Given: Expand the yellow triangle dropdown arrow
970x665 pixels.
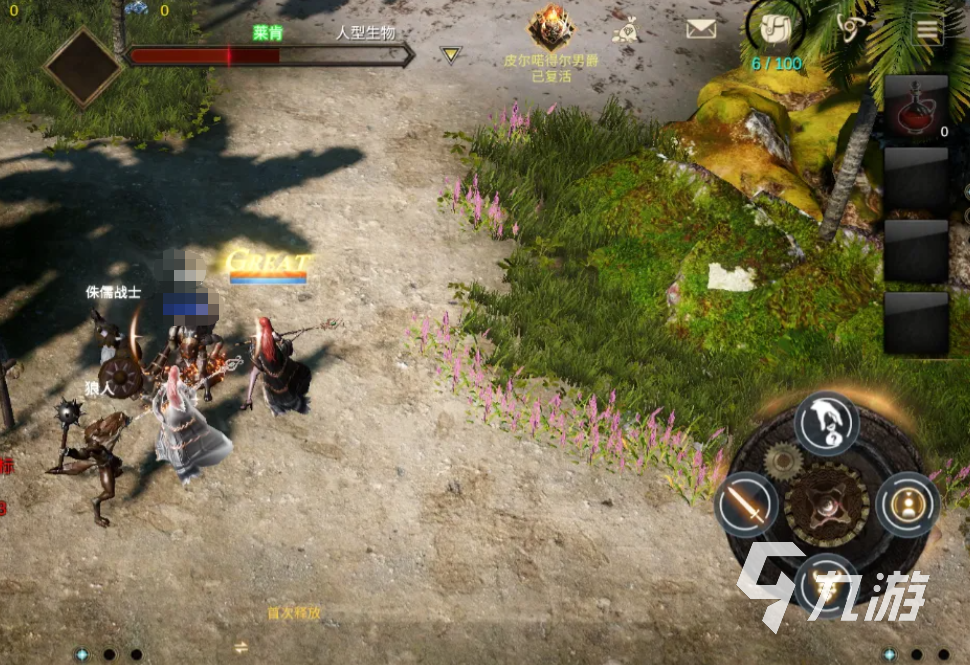Looking at the screenshot, I should [451, 55].
